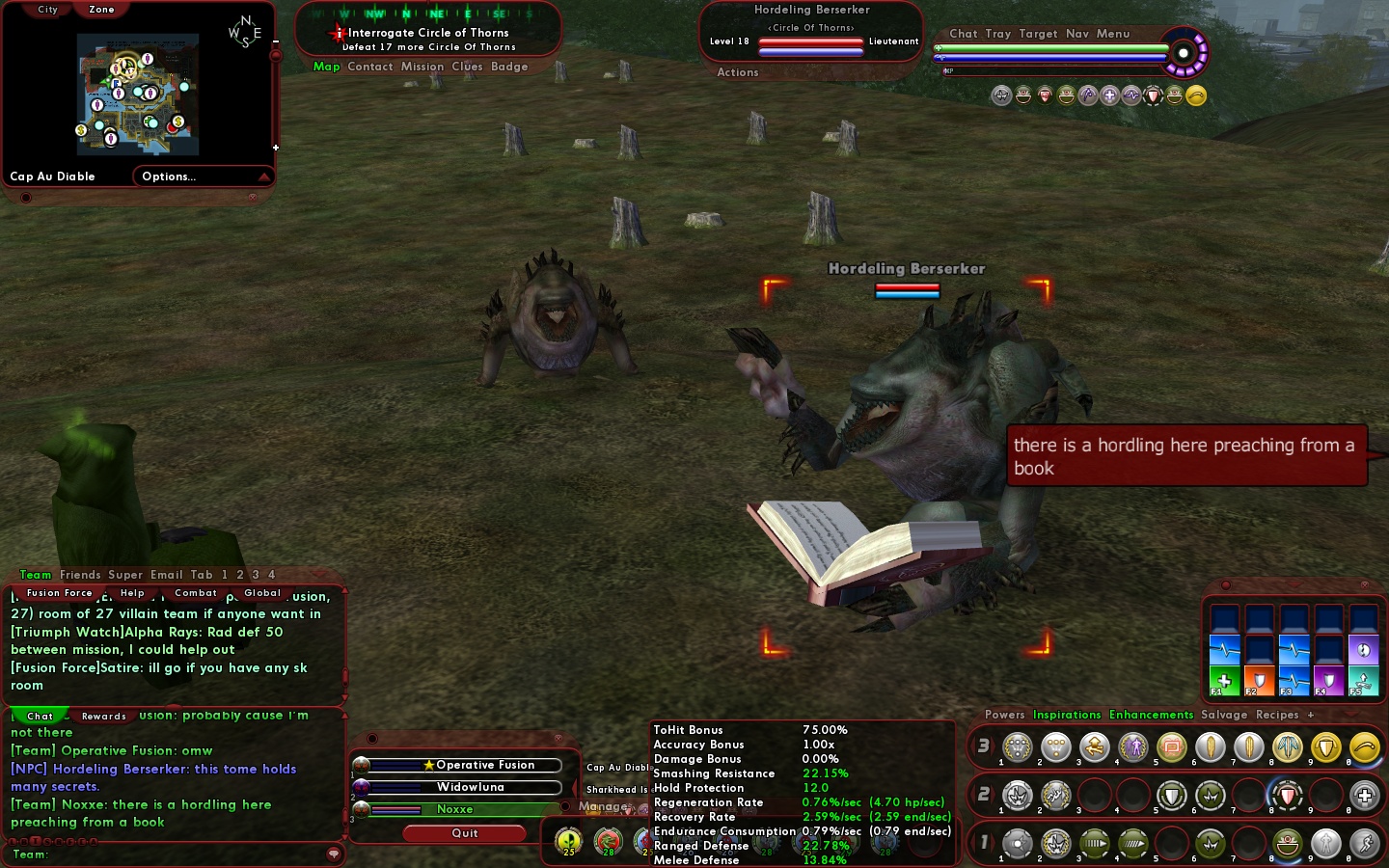Open the Salvage window
The image size is (1389, 868).
point(1224,715)
